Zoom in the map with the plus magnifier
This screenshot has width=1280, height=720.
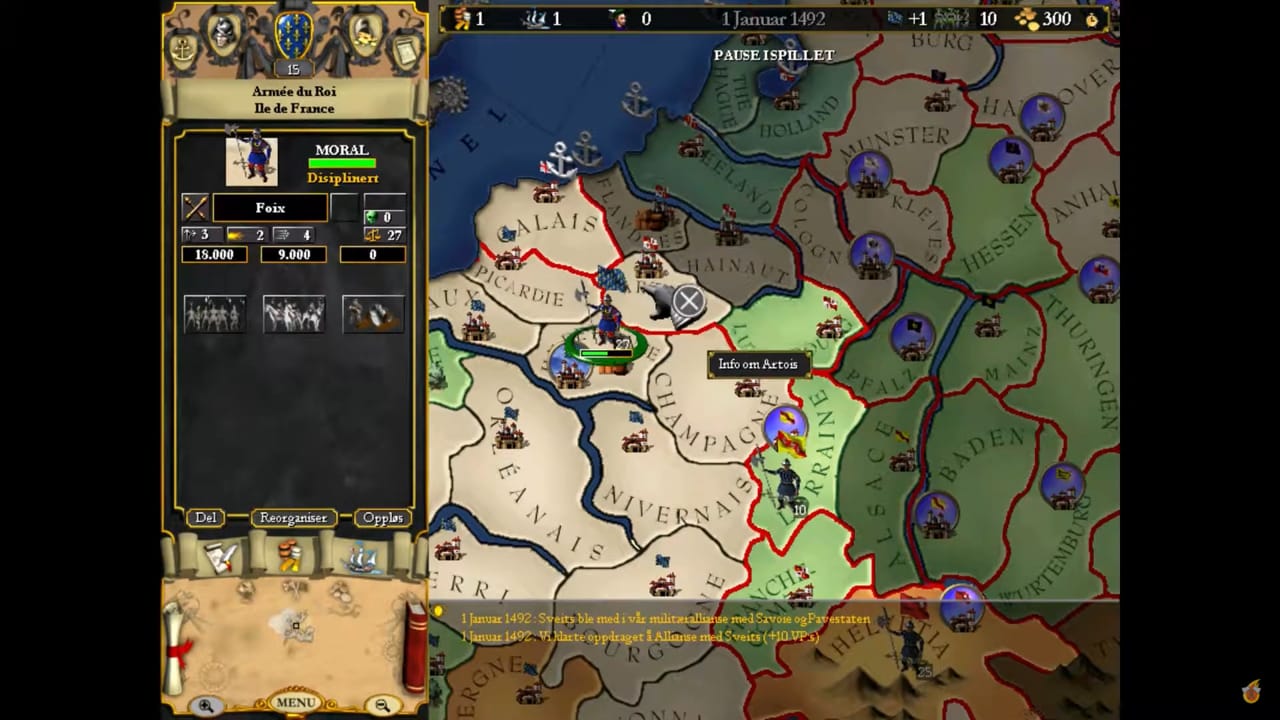coord(207,706)
